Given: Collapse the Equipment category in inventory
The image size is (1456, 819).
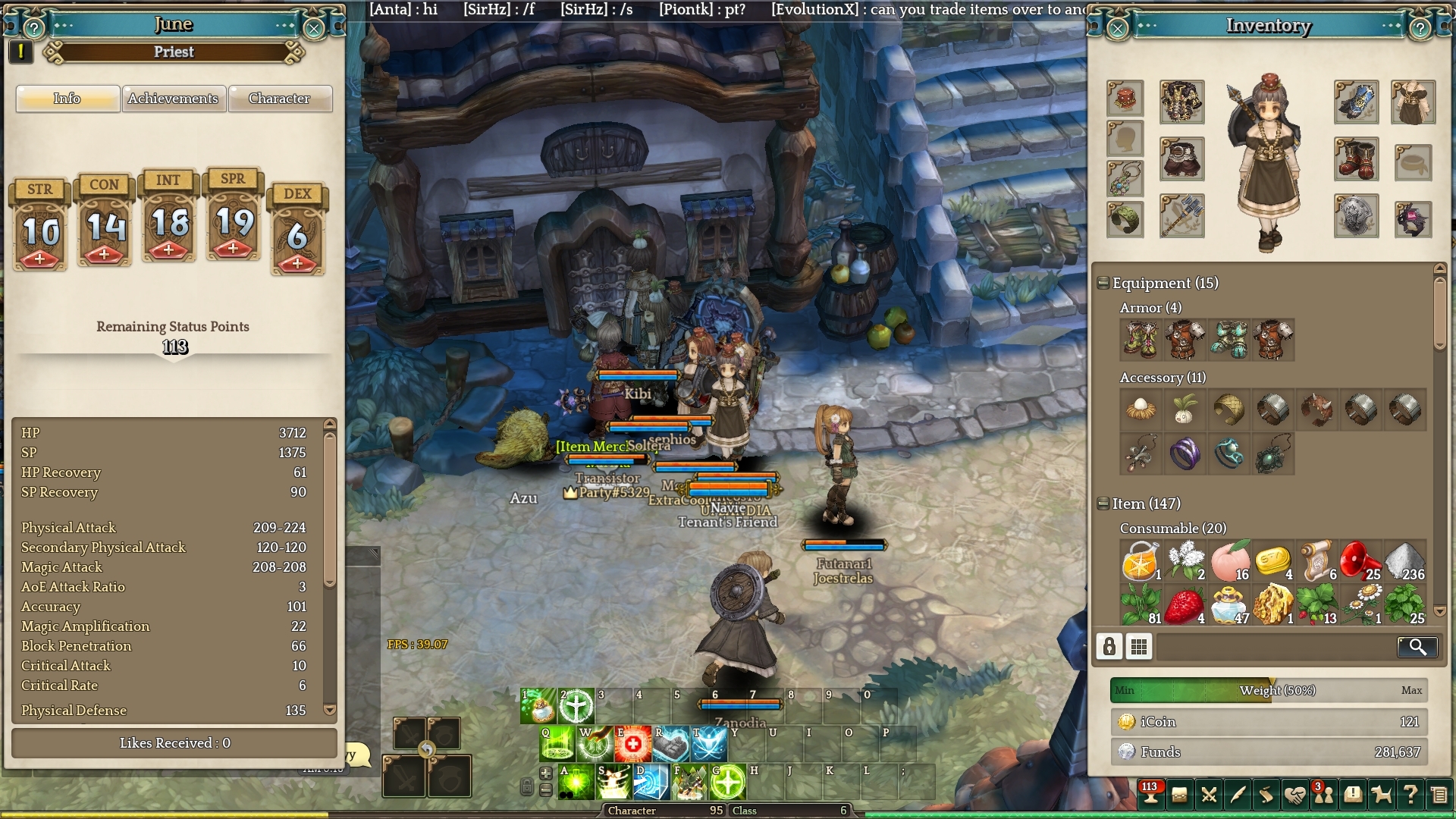Looking at the screenshot, I should click(x=1103, y=283).
